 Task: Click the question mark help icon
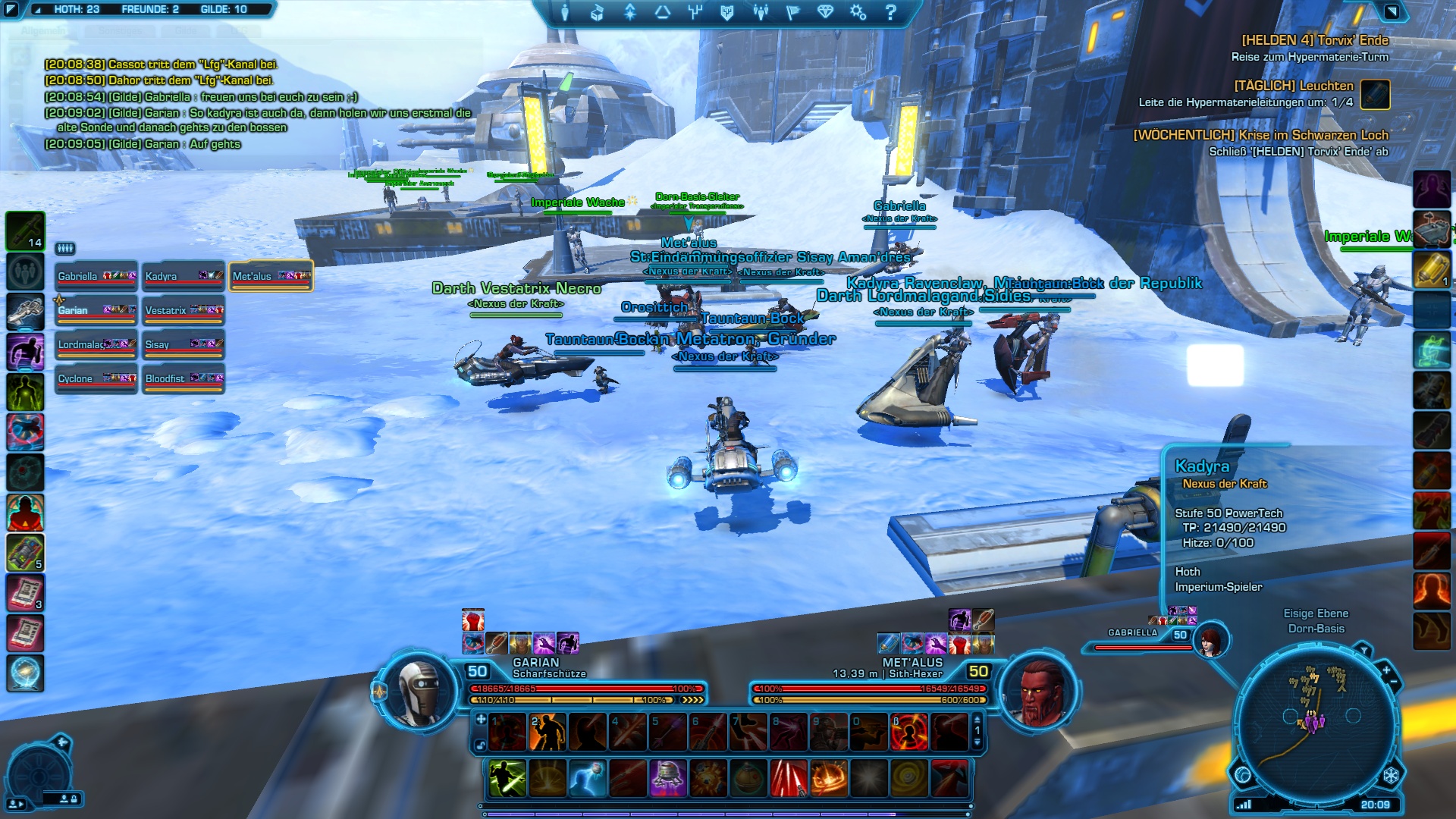tap(891, 12)
